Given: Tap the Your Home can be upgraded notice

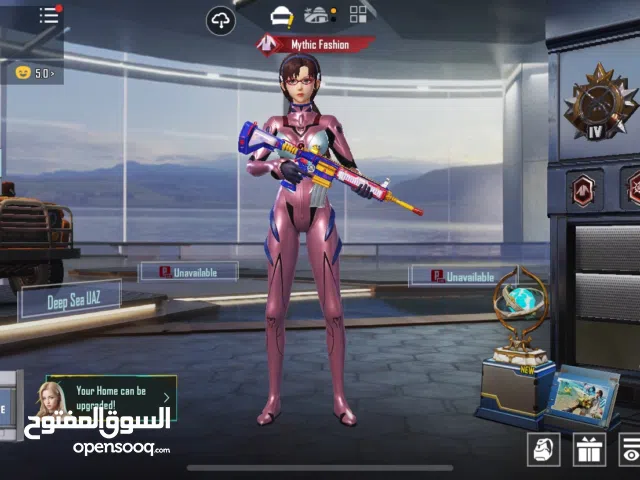Looking at the screenshot, I should point(110,397).
